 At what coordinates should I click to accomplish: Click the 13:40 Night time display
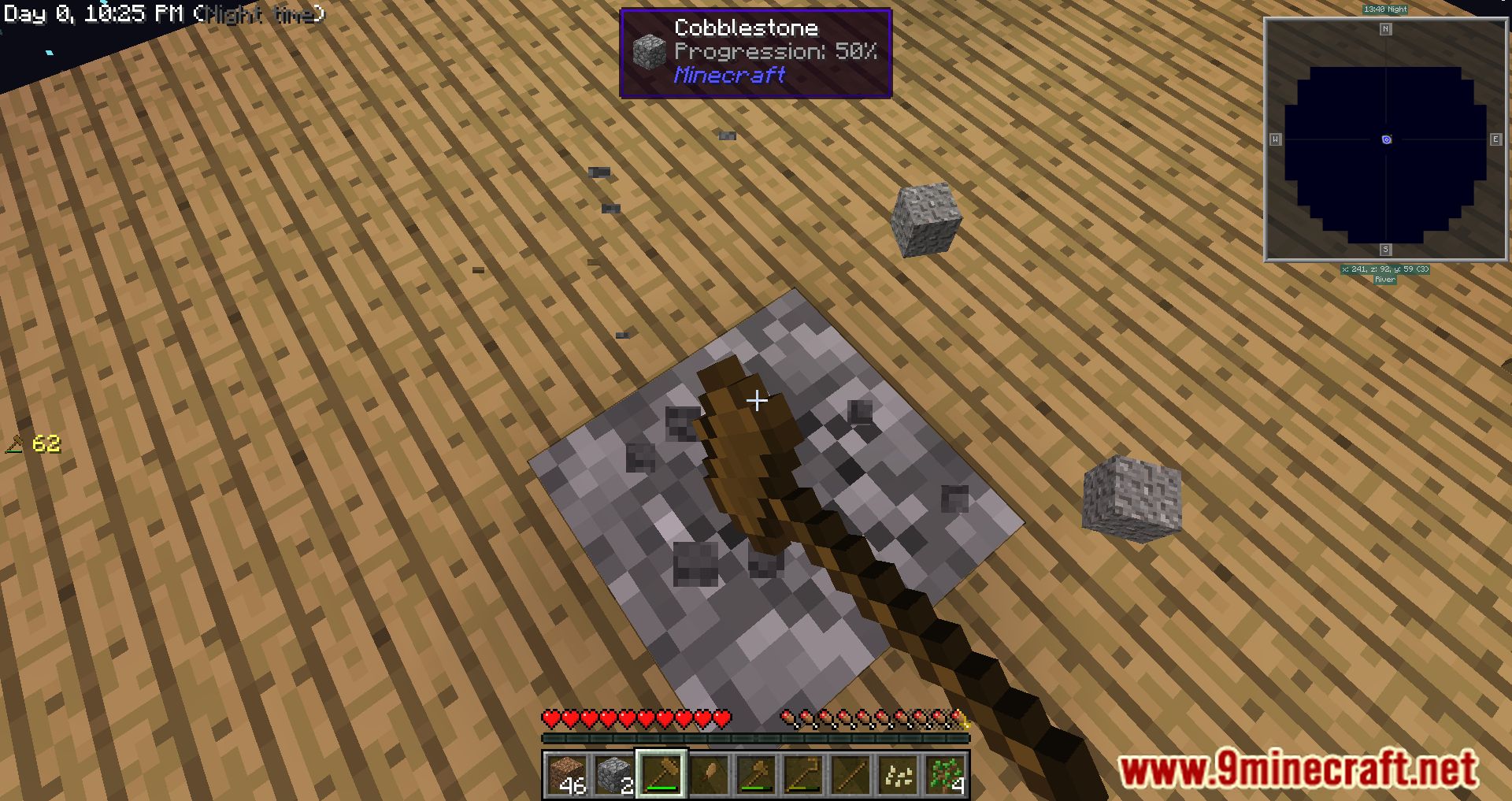tap(1384, 8)
